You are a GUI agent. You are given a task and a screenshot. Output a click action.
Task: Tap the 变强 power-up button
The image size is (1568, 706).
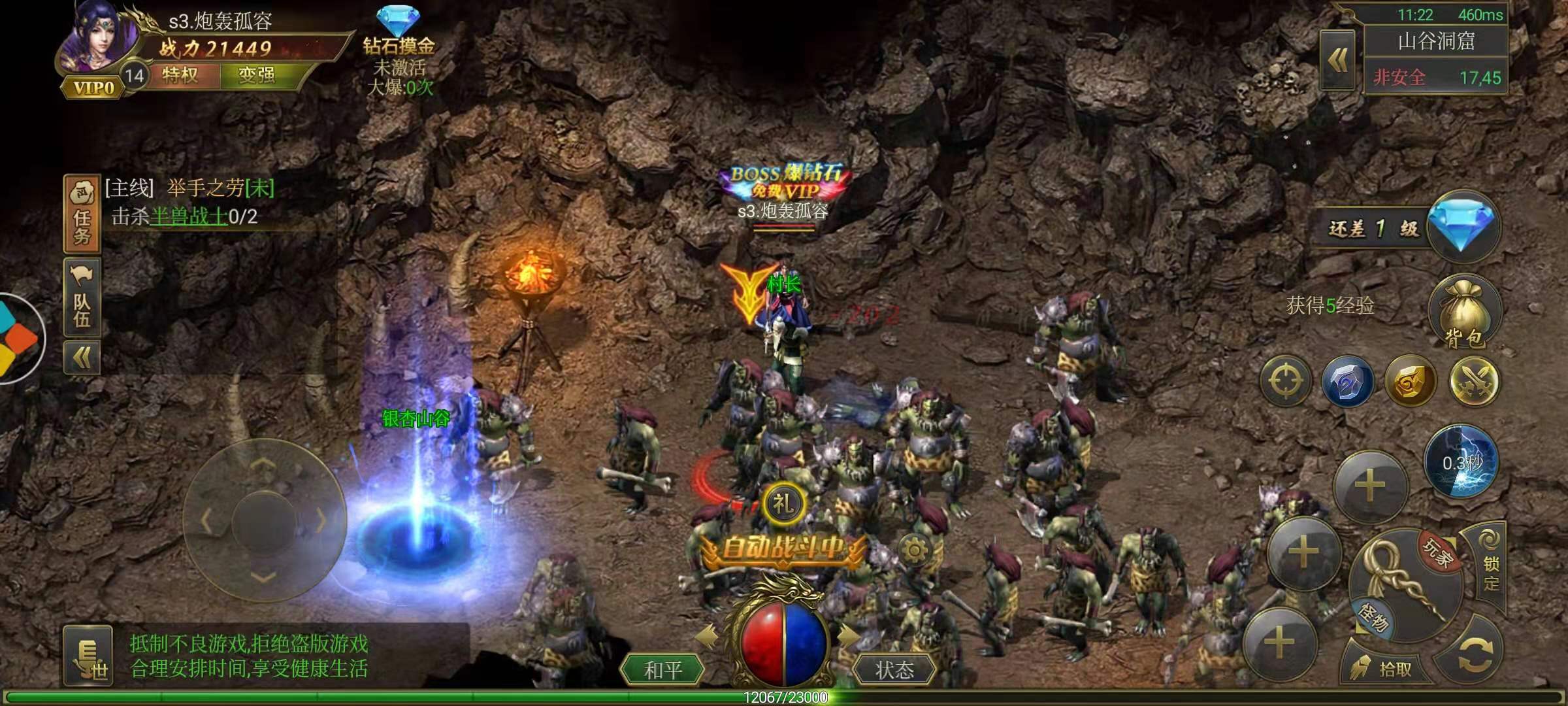click(x=257, y=76)
